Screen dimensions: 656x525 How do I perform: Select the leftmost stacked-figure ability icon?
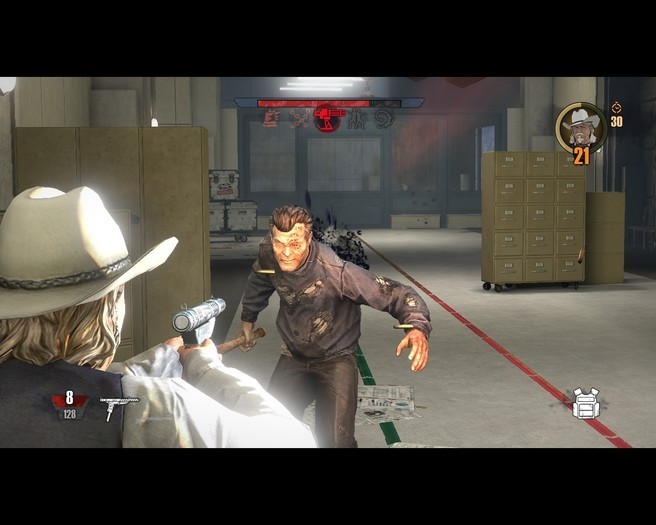point(270,118)
